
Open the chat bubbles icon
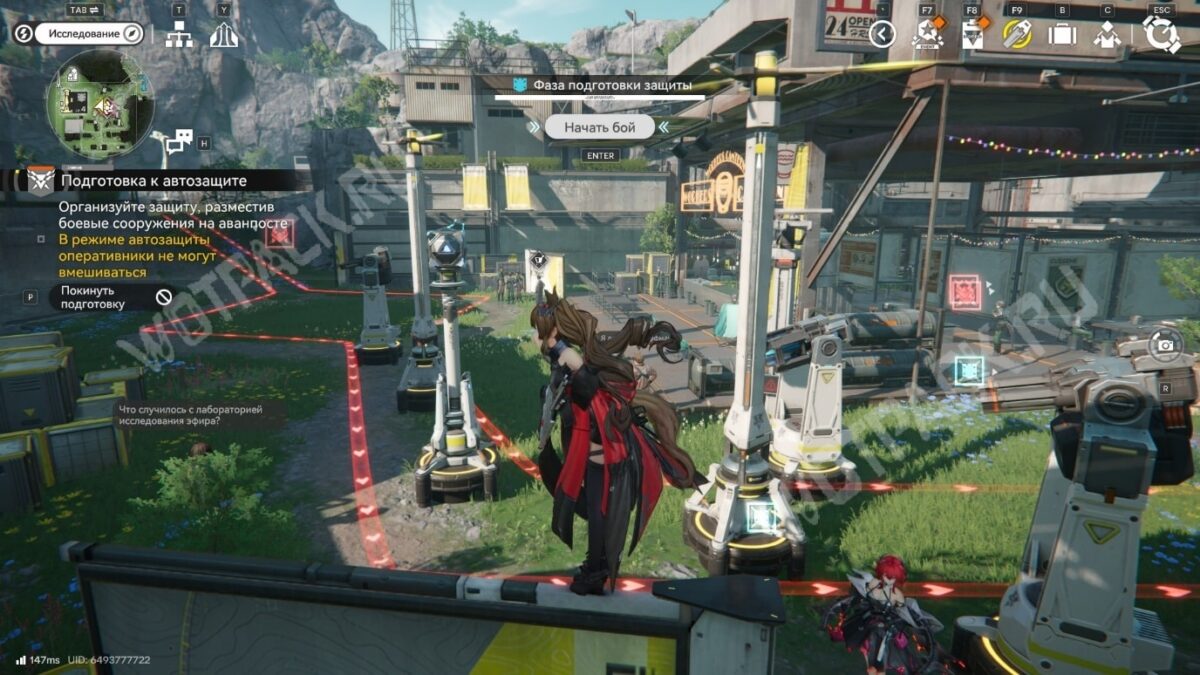pos(178,142)
